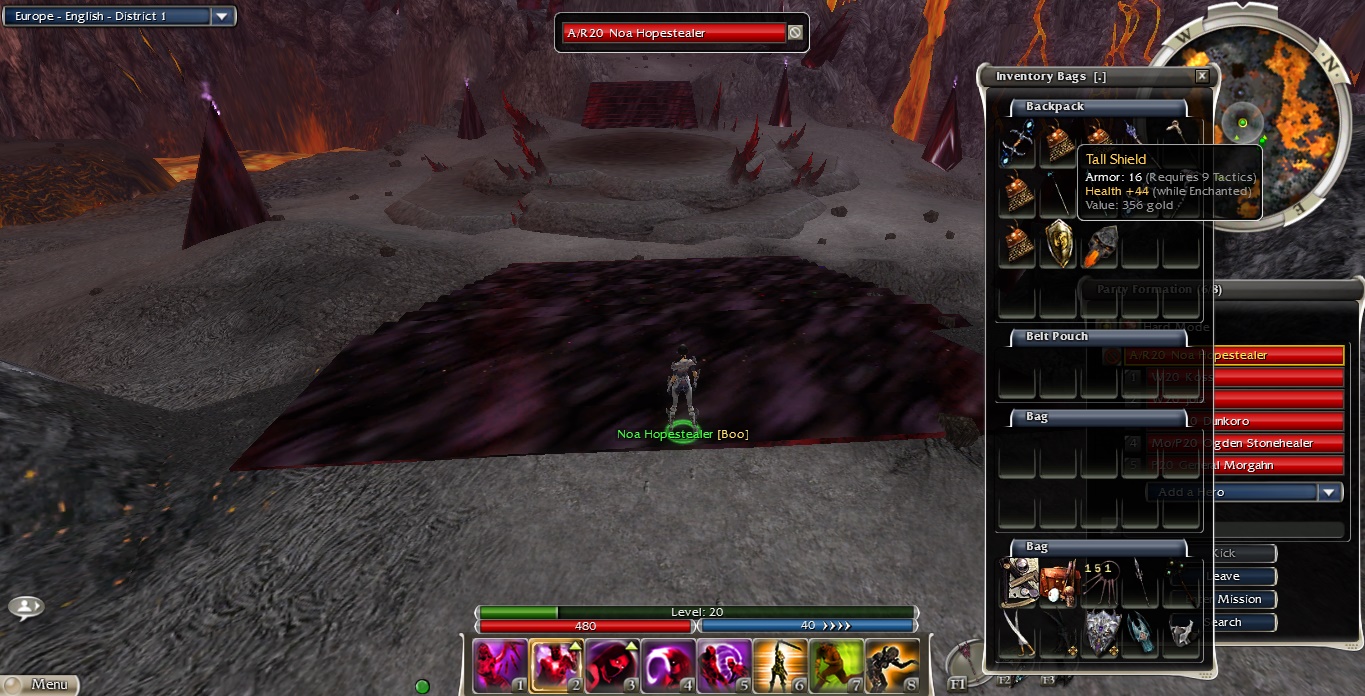This screenshot has width=1365, height=696.
Task: Activate the sword stance skill in slot 6
Action: pos(780,666)
